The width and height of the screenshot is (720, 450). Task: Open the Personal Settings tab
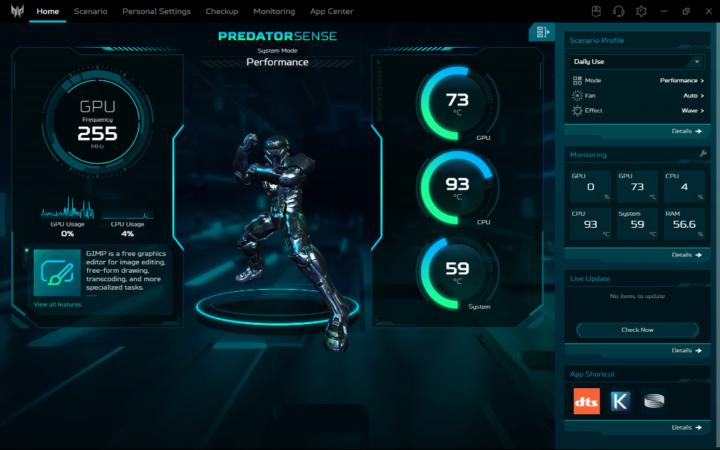pyautogui.click(x=156, y=11)
